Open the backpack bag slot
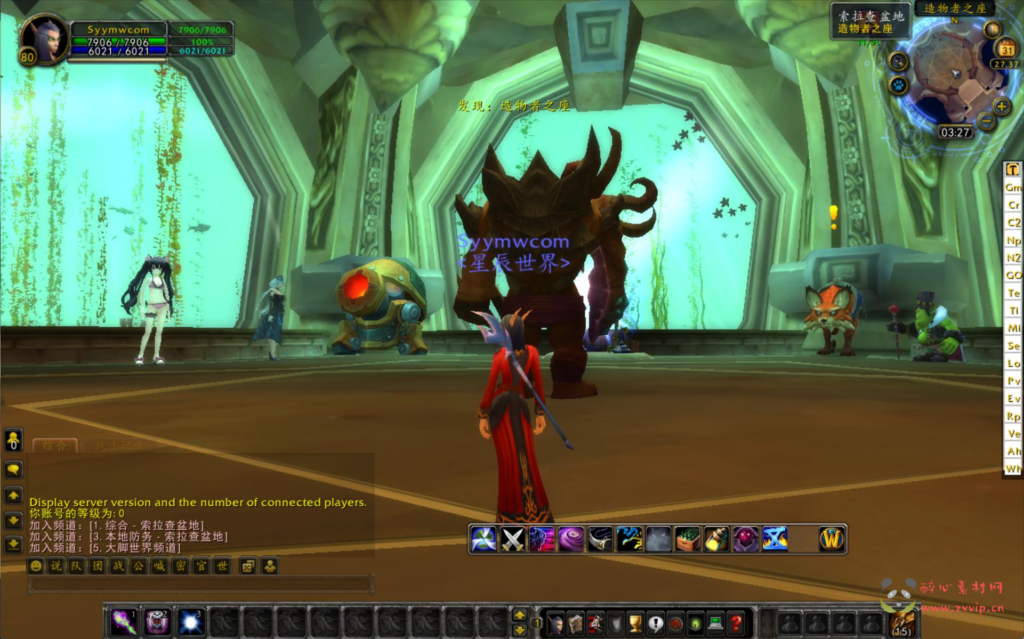Screen dimensions: 1024x639 900,623
